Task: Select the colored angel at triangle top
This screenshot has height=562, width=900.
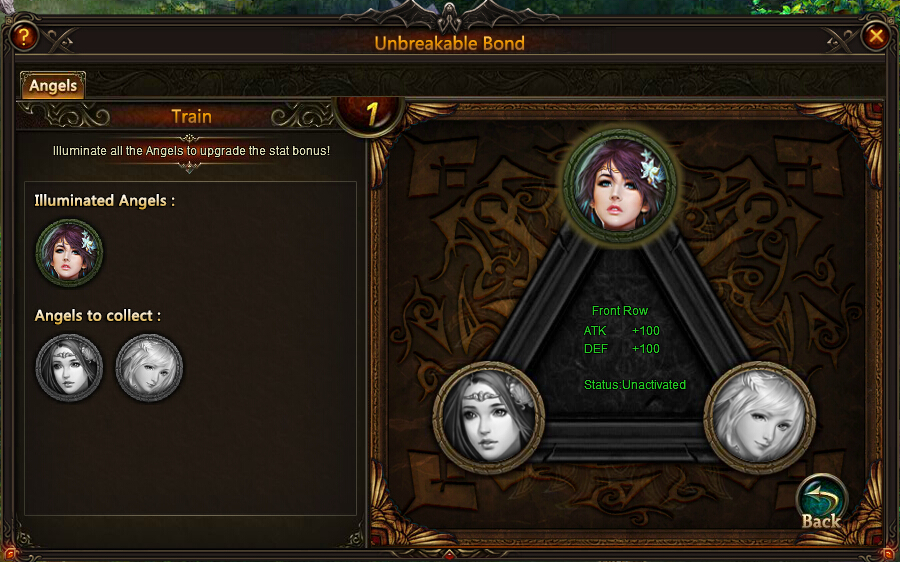Action: coord(620,185)
